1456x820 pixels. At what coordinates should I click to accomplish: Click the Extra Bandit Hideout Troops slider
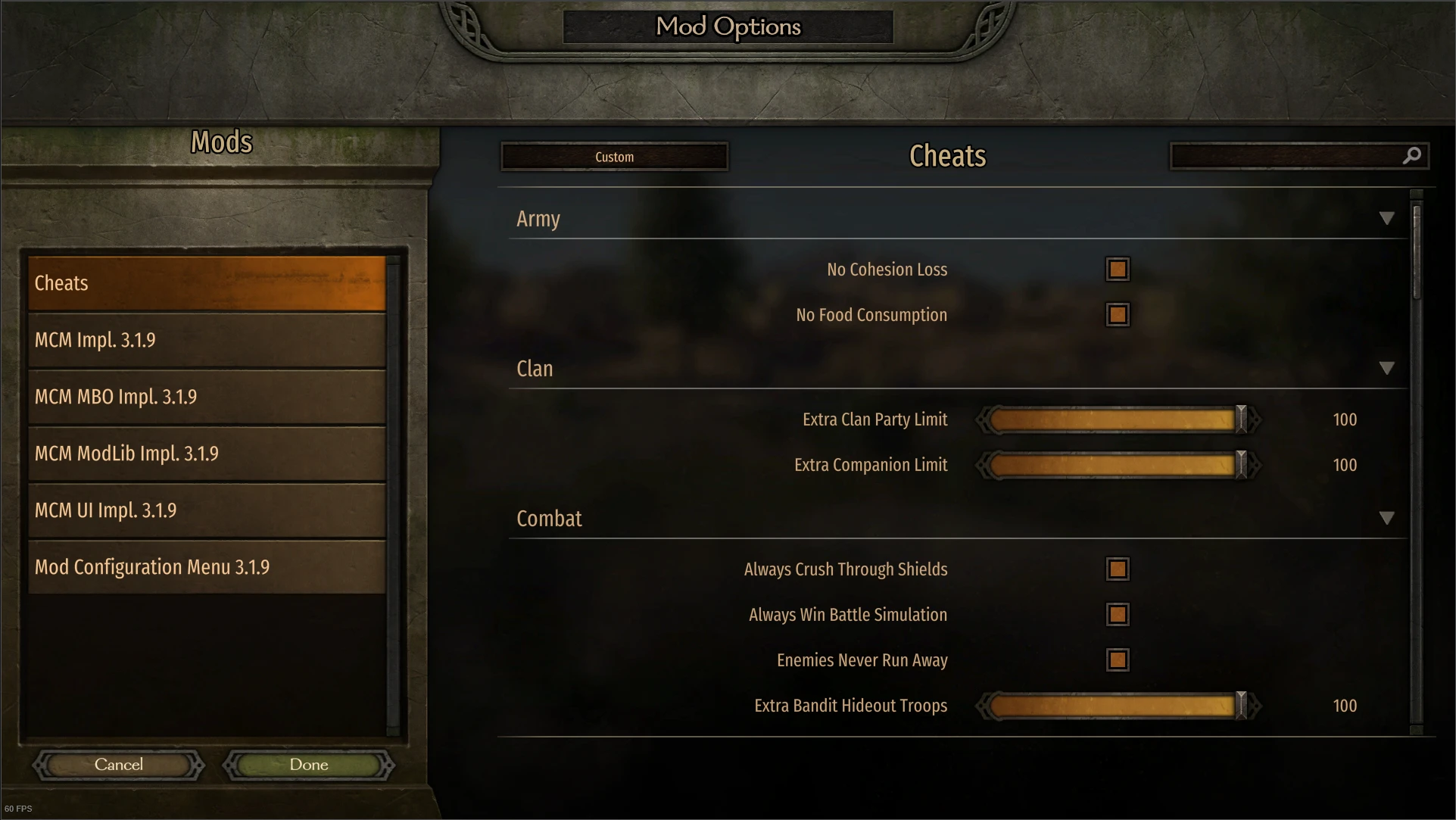(1113, 706)
